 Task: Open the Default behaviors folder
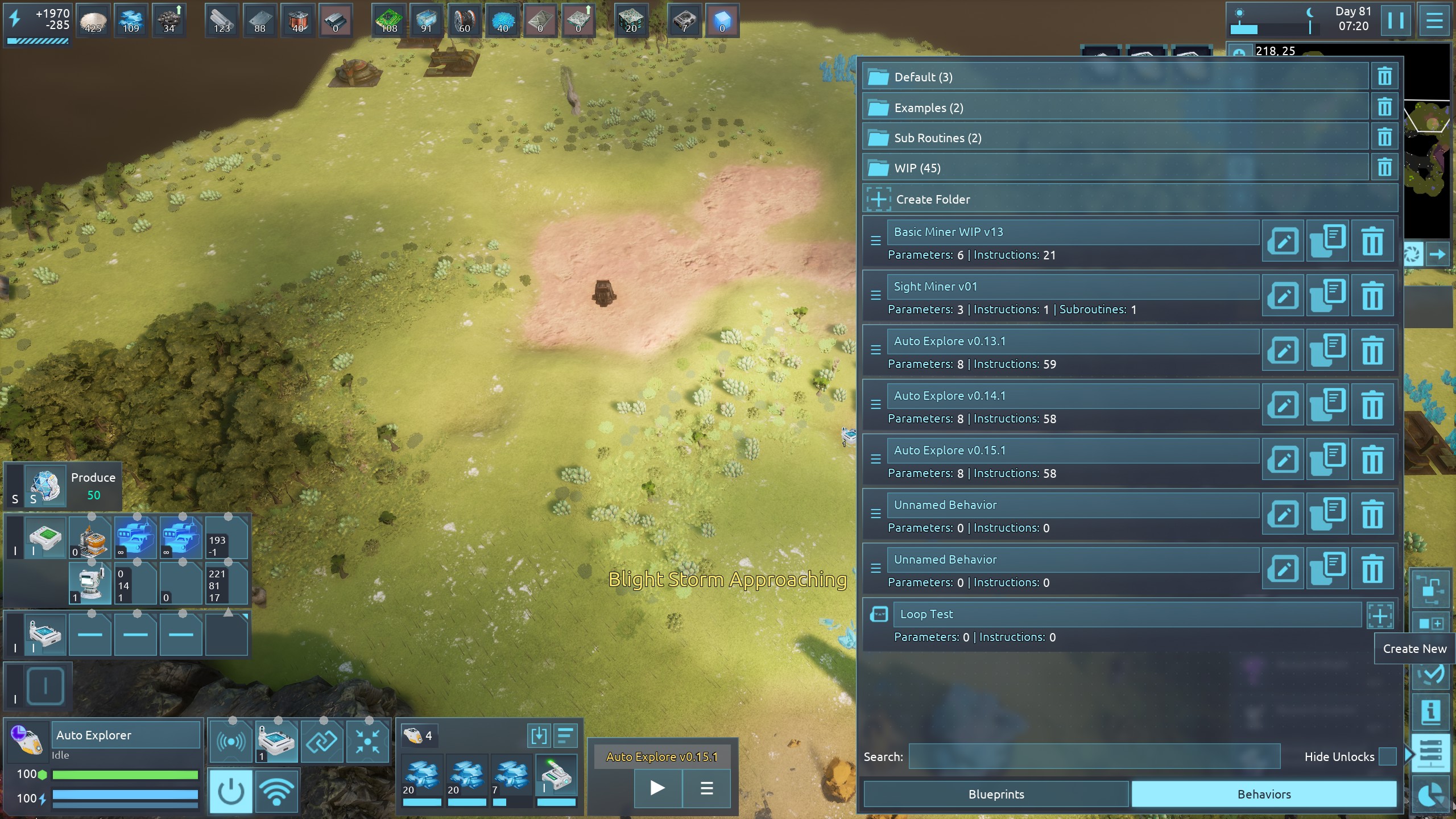1115,77
